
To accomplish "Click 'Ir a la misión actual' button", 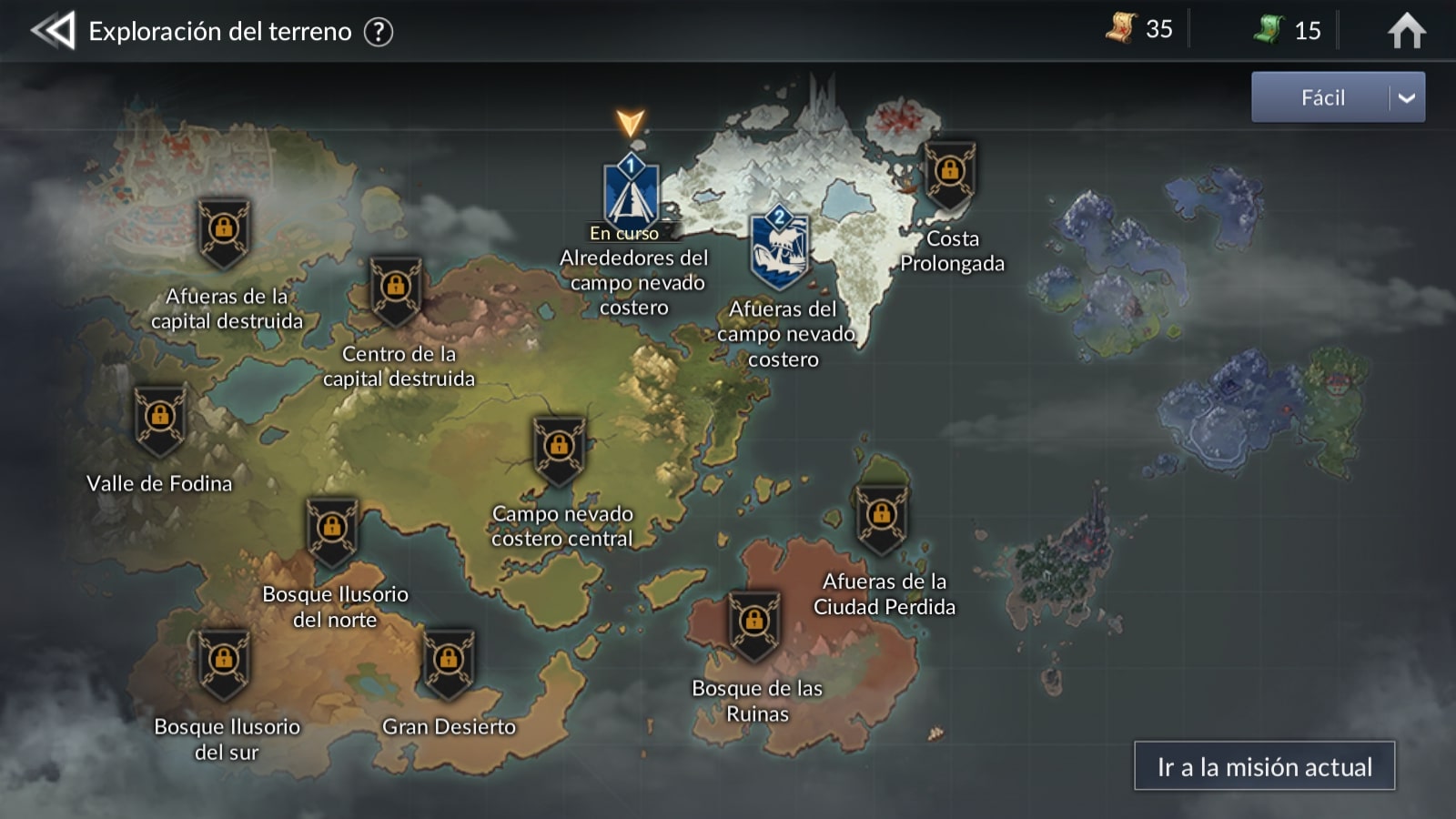I will pyautogui.click(x=1264, y=766).
